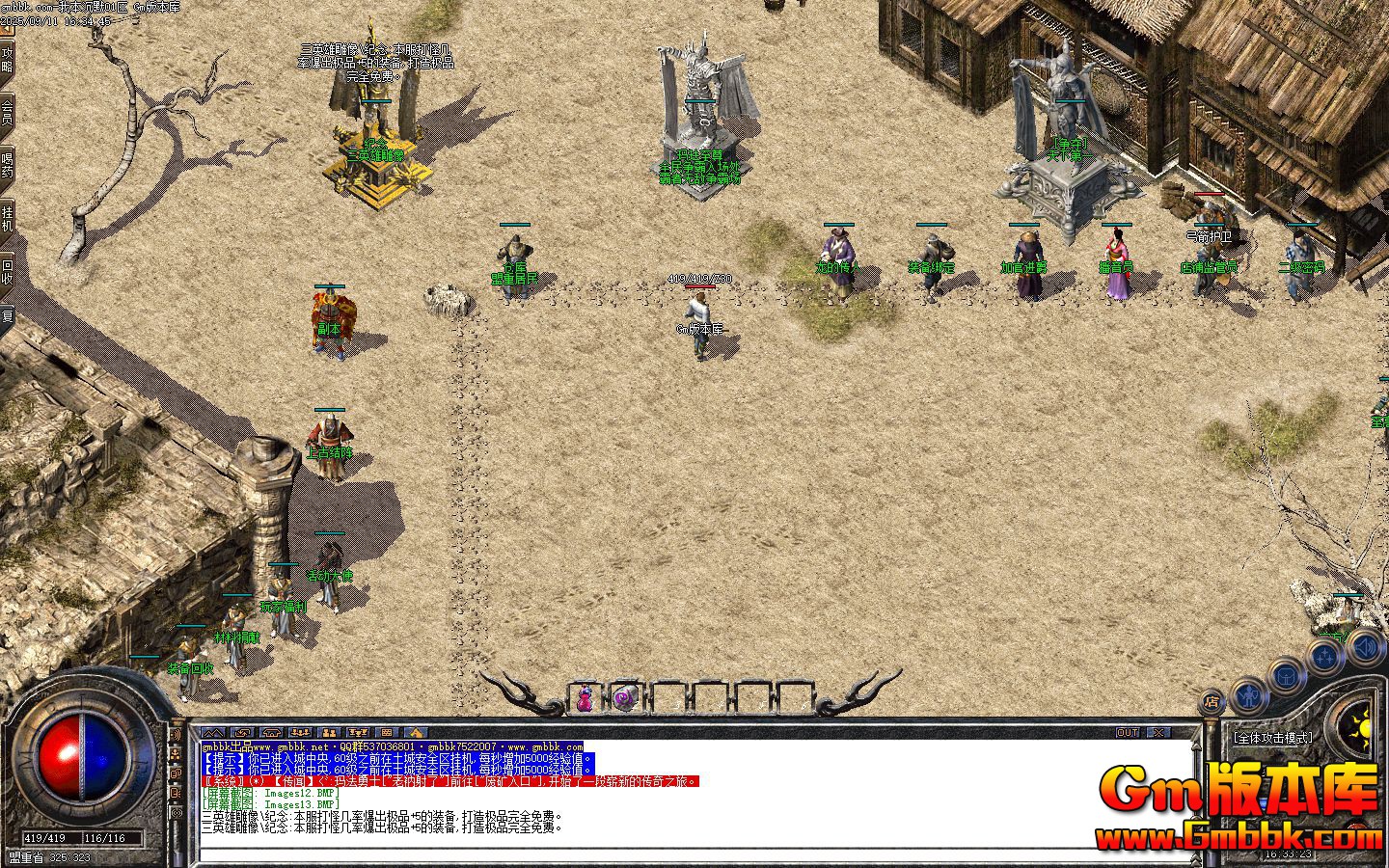Open the sparkle skills circular icon
This screenshot has height=868, width=1389.
click(x=1324, y=655)
